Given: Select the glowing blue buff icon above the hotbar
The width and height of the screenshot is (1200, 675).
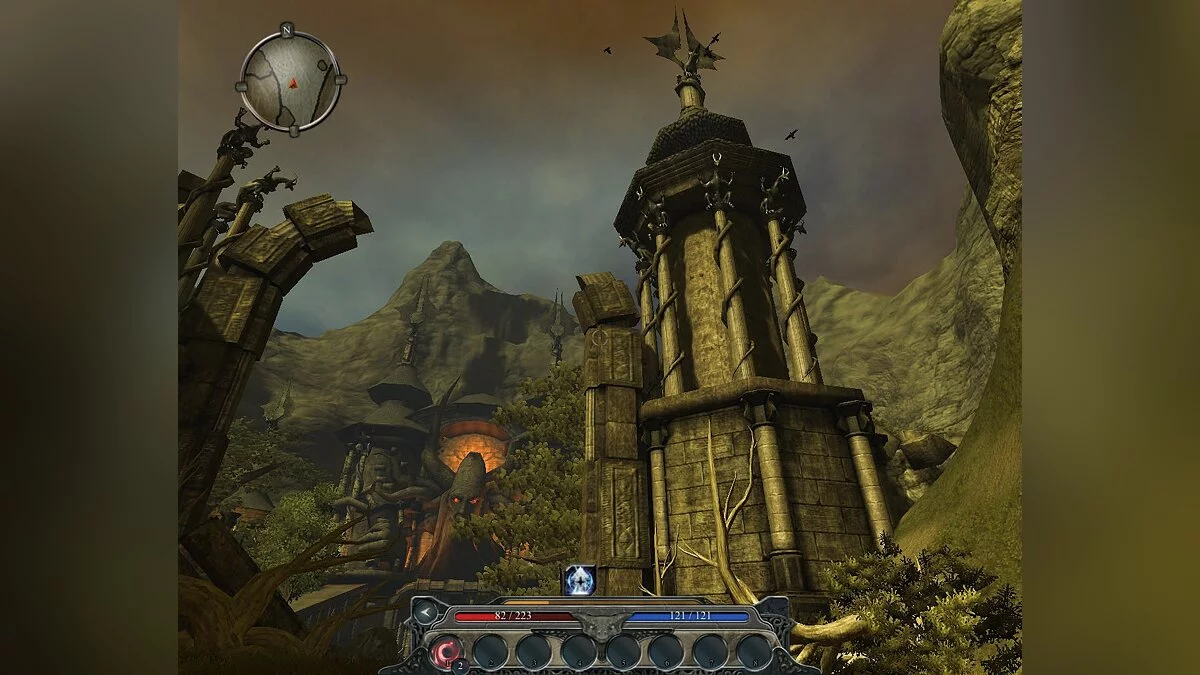Looking at the screenshot, I should pos(579,579).
